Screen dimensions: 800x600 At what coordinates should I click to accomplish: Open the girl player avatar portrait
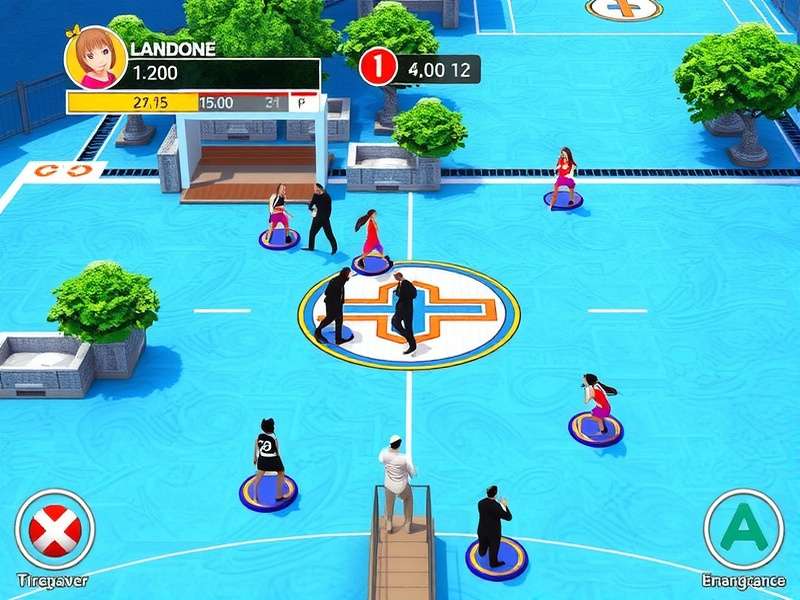pyautogui.click(x=95, y=57)
